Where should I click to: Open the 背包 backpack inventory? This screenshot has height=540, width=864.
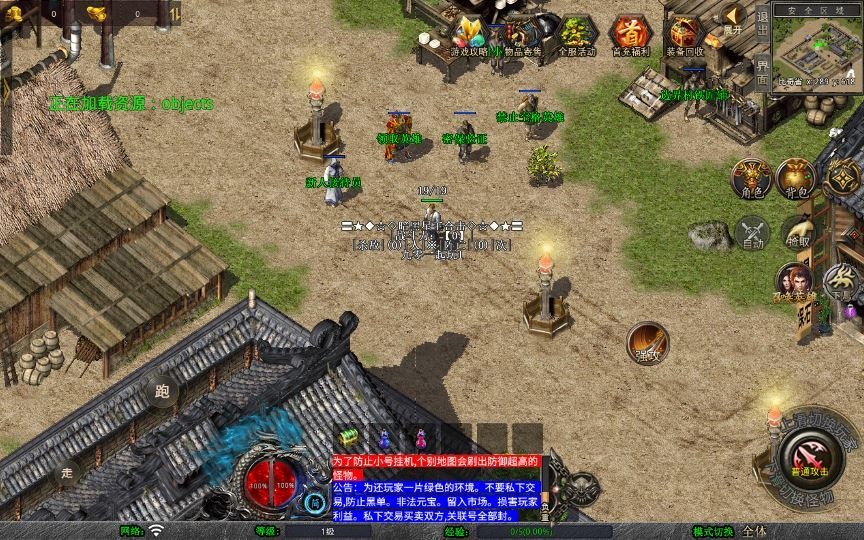pos(798,177)
